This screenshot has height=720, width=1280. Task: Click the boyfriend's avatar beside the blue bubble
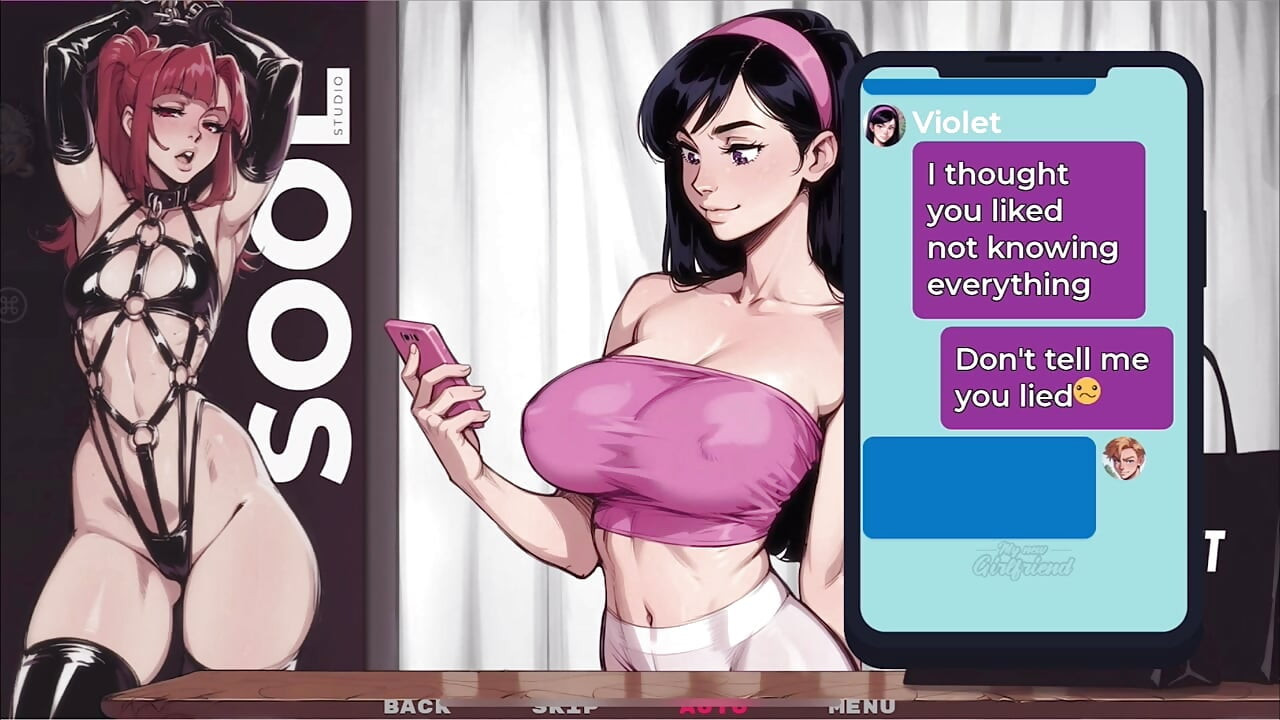1124,457
